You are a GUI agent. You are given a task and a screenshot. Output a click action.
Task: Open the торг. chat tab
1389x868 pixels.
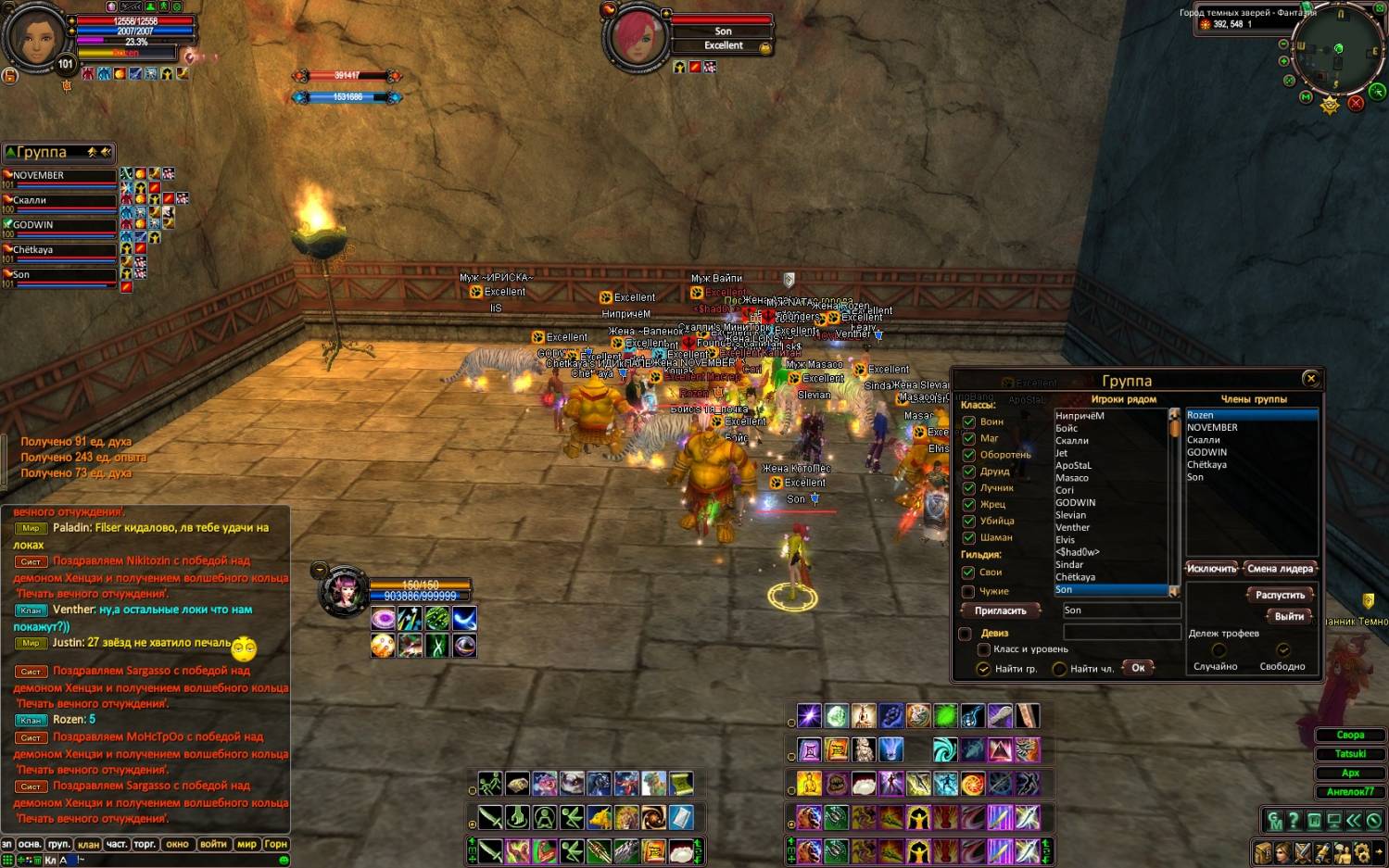click(145, 844)
